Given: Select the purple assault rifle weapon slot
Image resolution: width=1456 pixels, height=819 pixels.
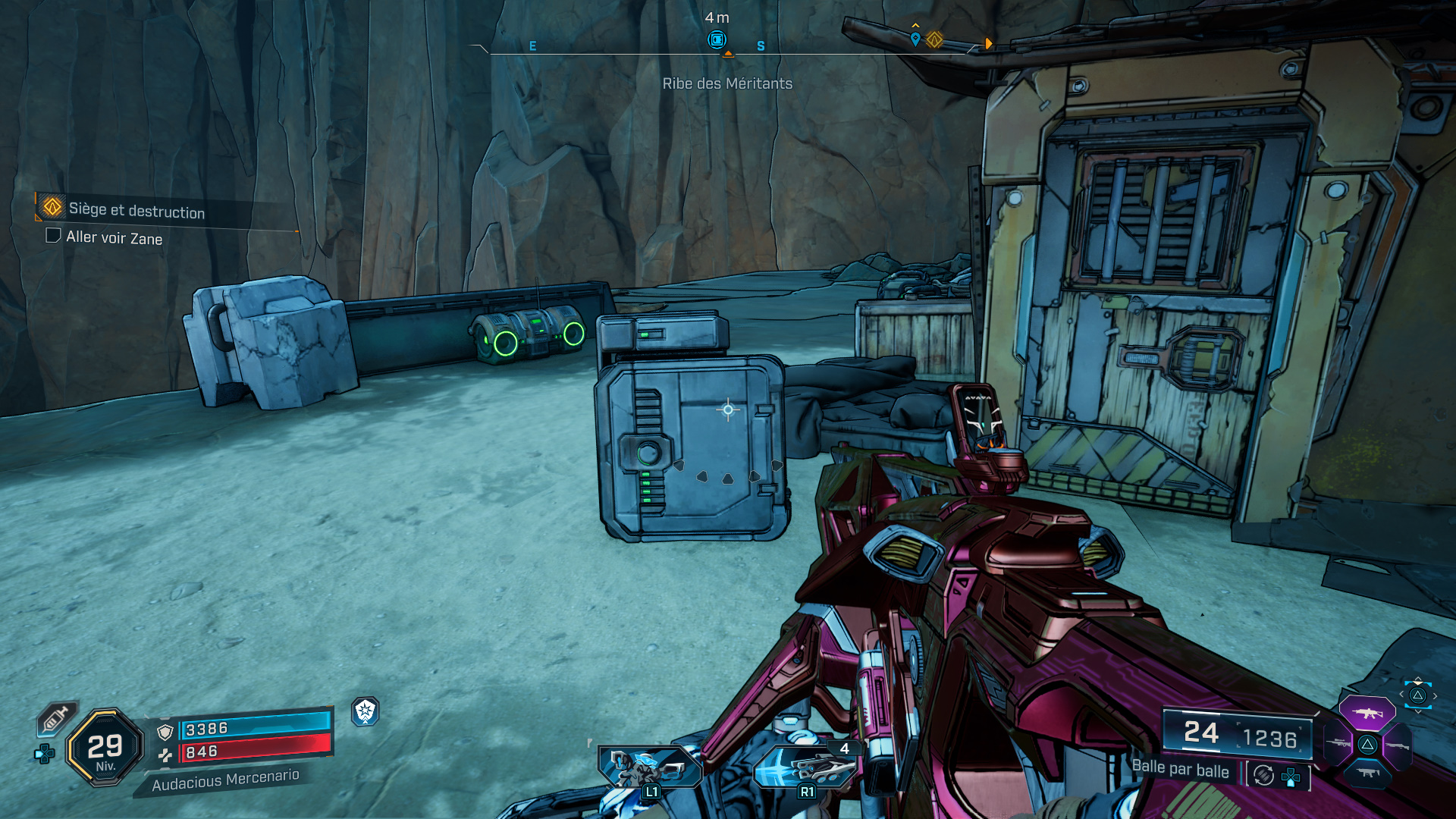Looking at the screenshot, I should coord(1367,713).
